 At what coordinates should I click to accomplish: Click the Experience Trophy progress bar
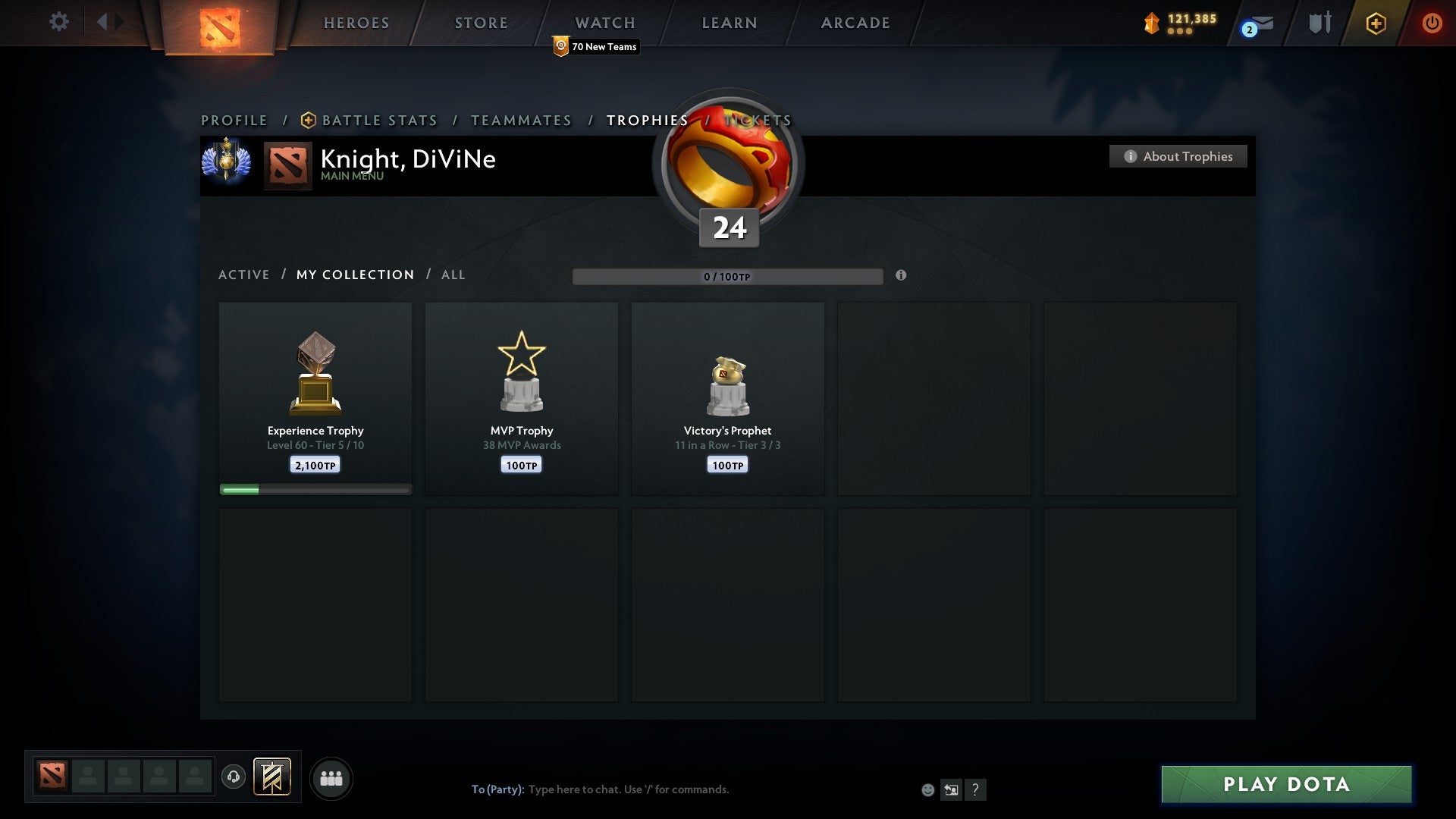click(315, 489)
